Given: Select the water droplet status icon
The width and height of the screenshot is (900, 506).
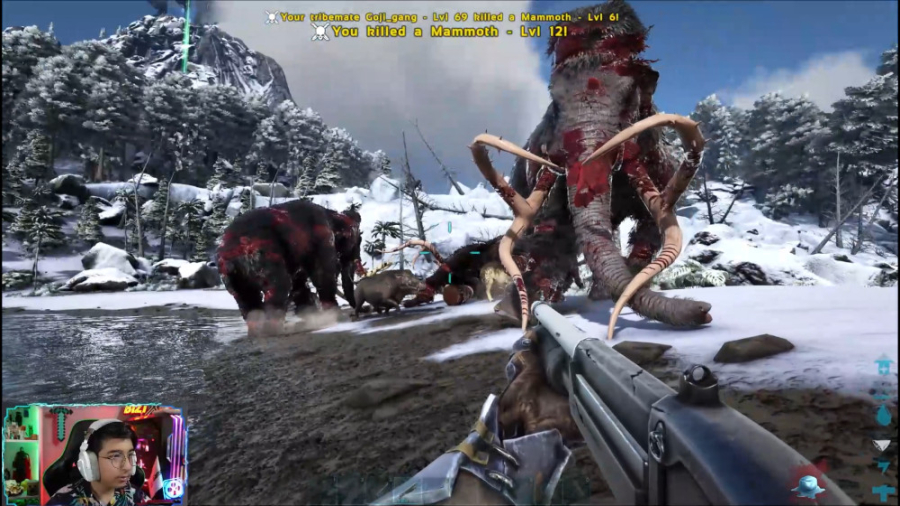Looking at the screenshot, I should click(x=883, y=416).
